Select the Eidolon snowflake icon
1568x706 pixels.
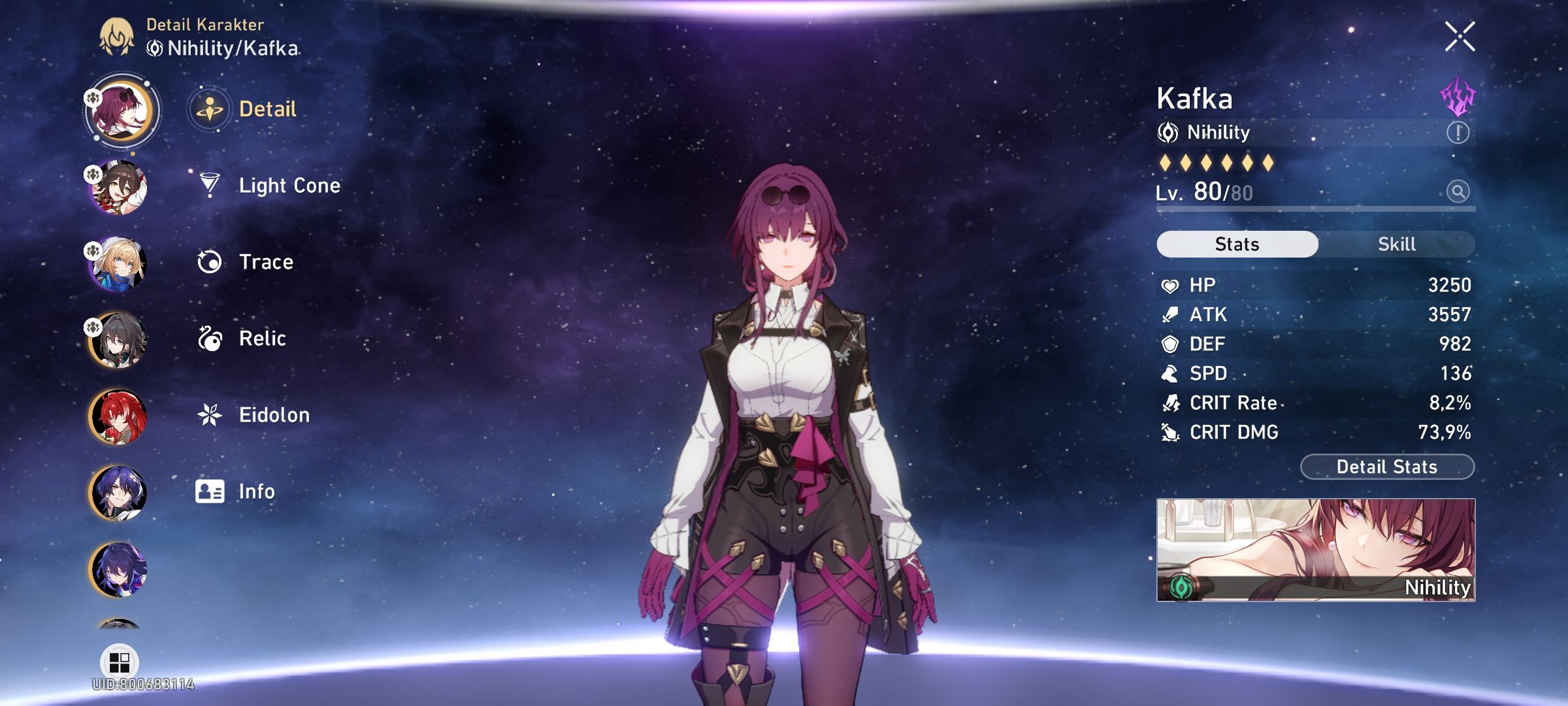[208, 414]
